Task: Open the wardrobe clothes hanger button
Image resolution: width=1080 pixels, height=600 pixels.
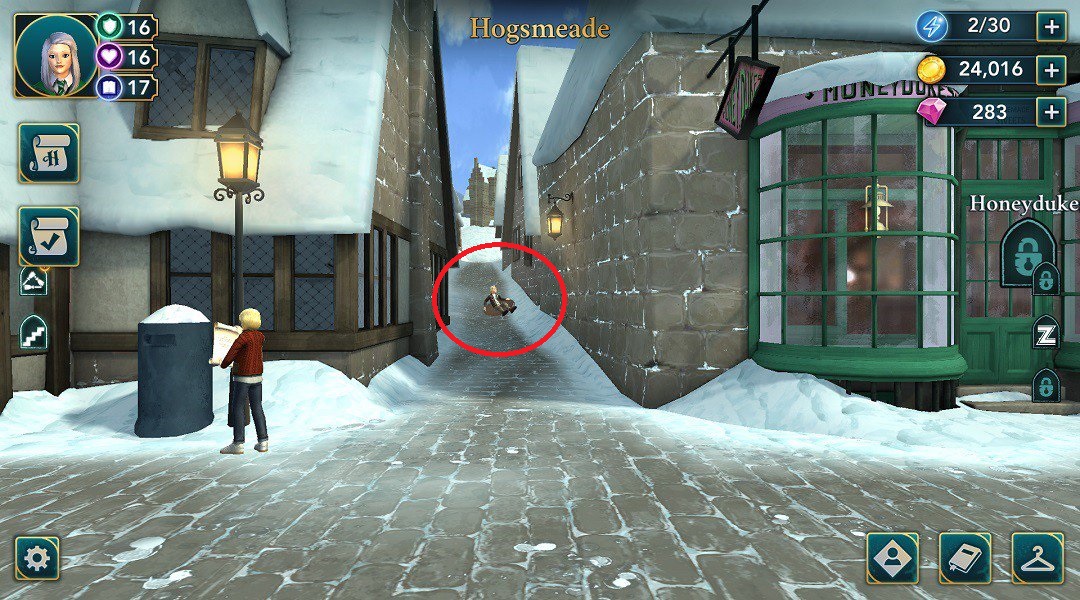Action: click(x=1037, y=558)
